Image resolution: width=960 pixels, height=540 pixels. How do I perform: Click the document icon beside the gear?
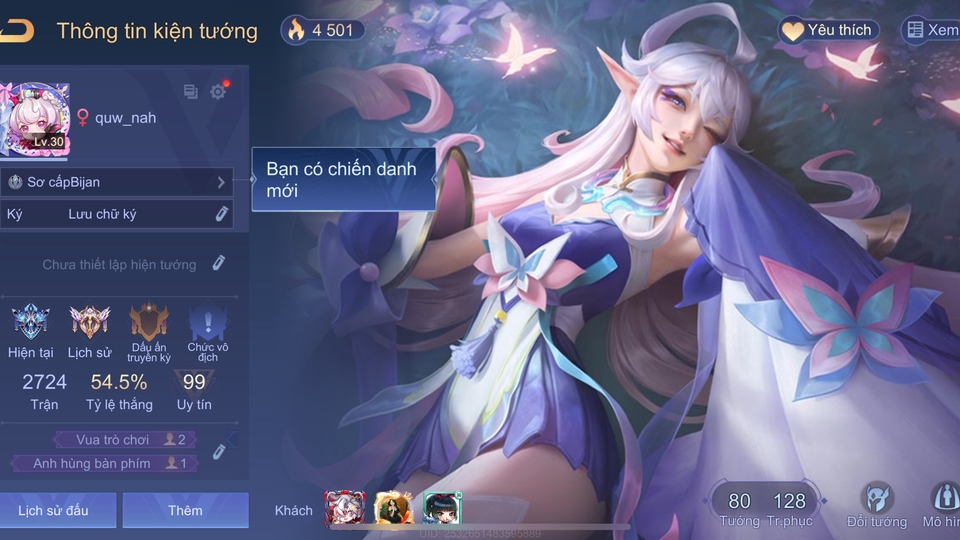[x=191, y=92]
